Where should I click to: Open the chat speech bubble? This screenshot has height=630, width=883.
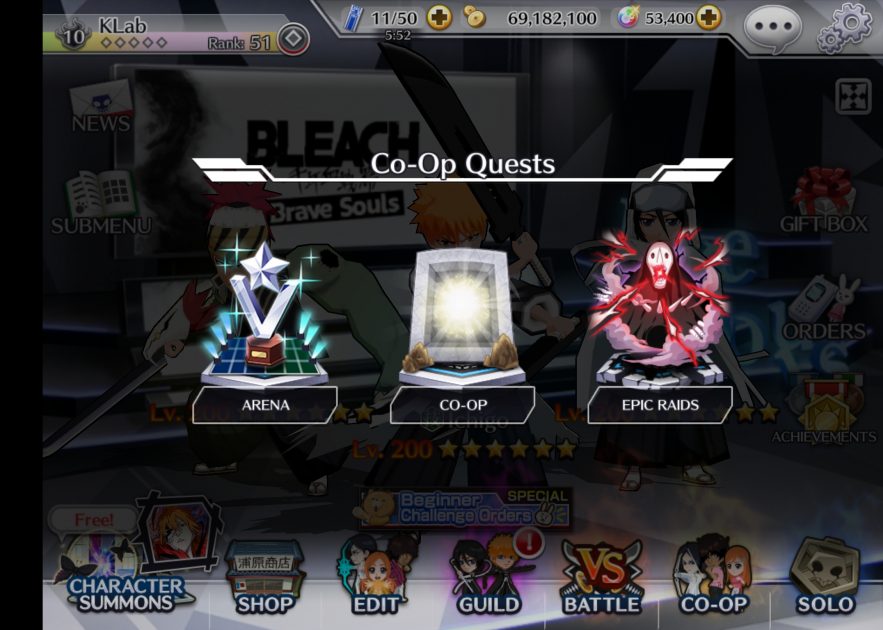772,26
